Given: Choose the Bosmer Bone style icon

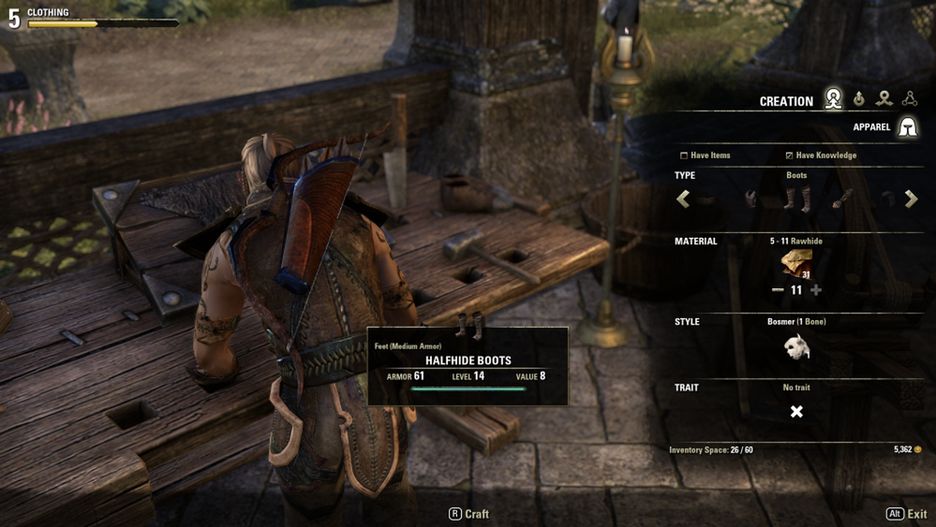Looking at the screenshot, I should click(796, 347).
